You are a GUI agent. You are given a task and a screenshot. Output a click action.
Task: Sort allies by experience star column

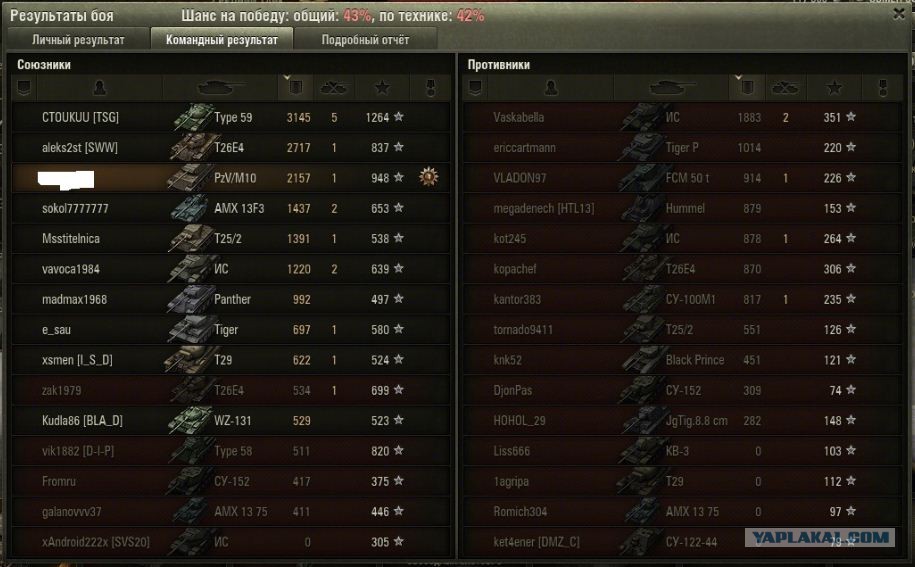pos(380,88)
